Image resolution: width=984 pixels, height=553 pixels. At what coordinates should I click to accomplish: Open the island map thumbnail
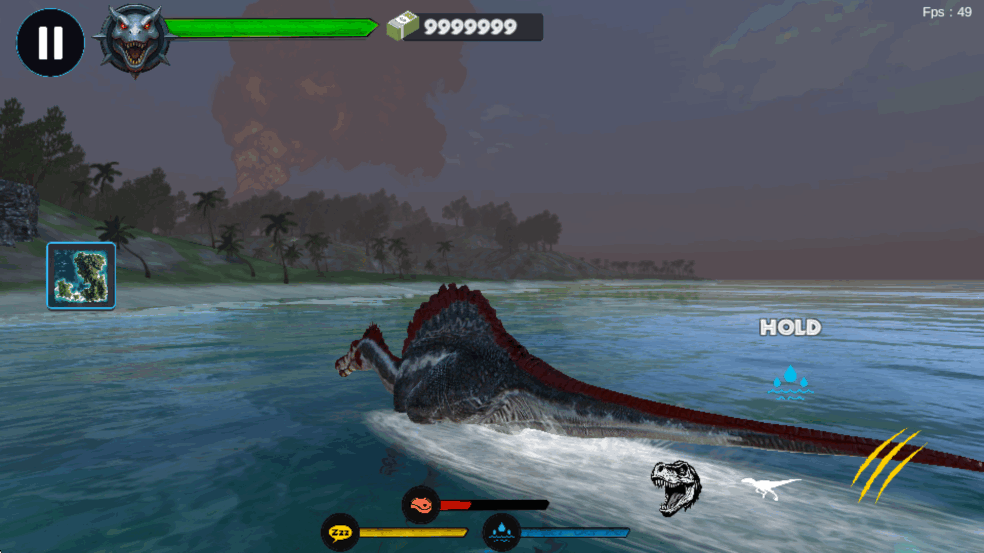click(81, 275)
